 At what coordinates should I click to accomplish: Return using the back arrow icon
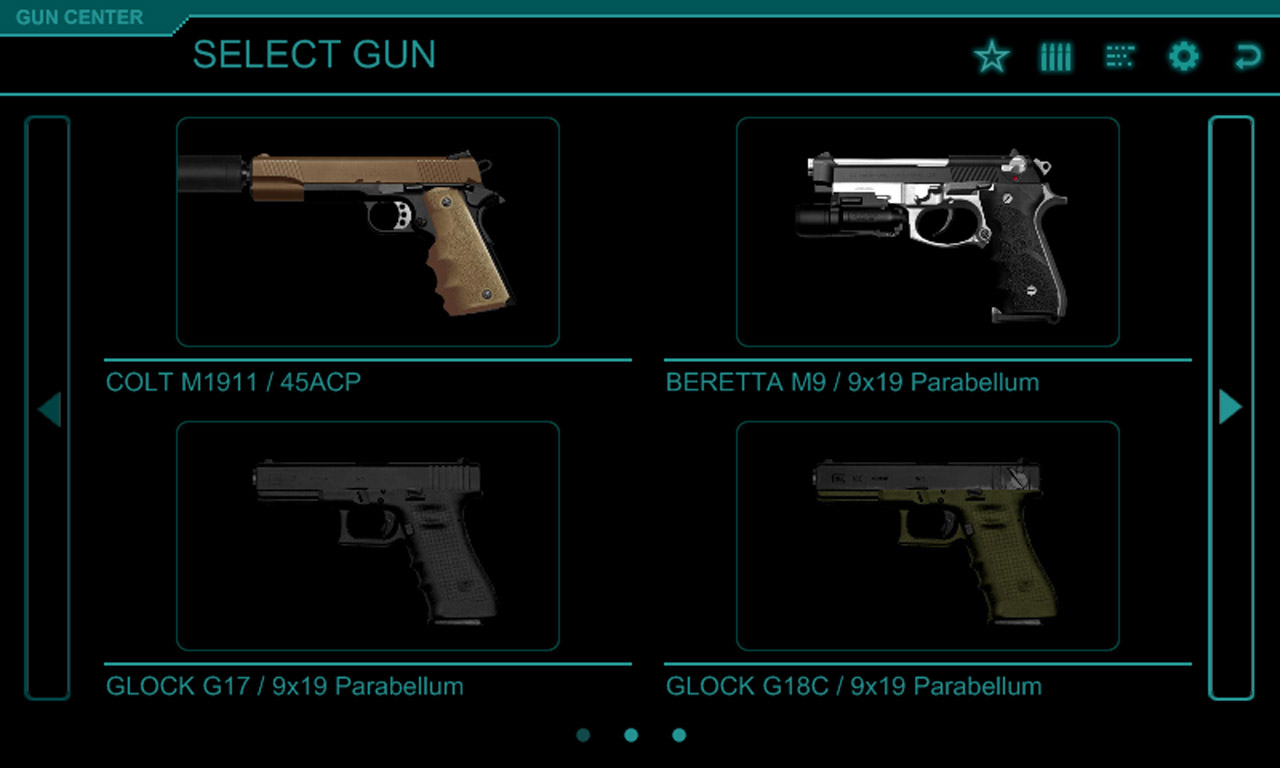1247,57
